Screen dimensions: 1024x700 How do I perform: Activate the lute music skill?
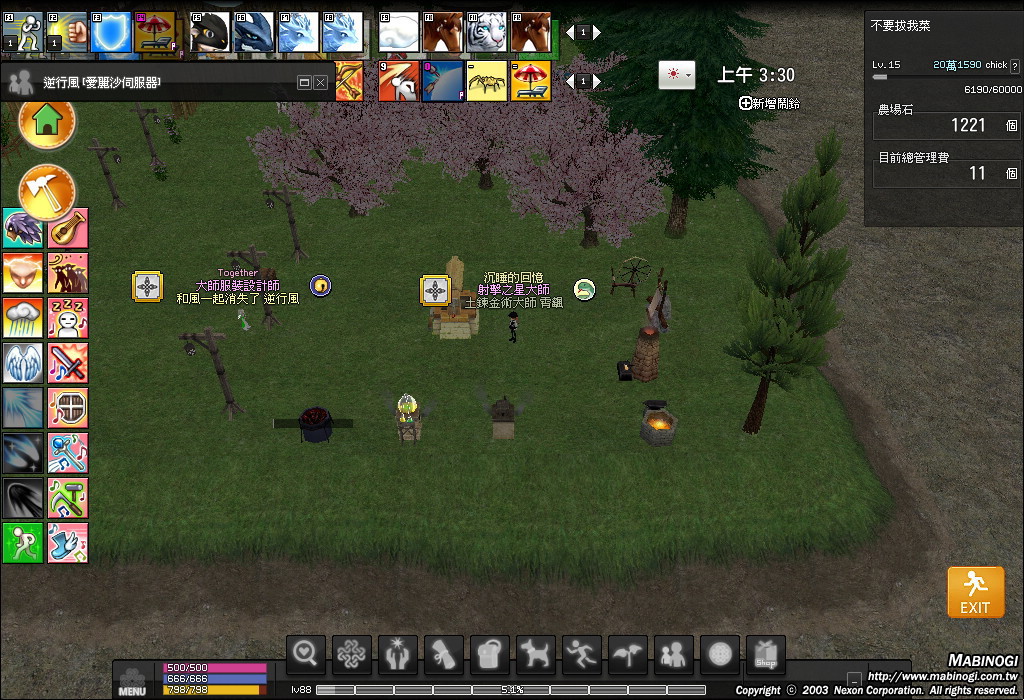68,228
